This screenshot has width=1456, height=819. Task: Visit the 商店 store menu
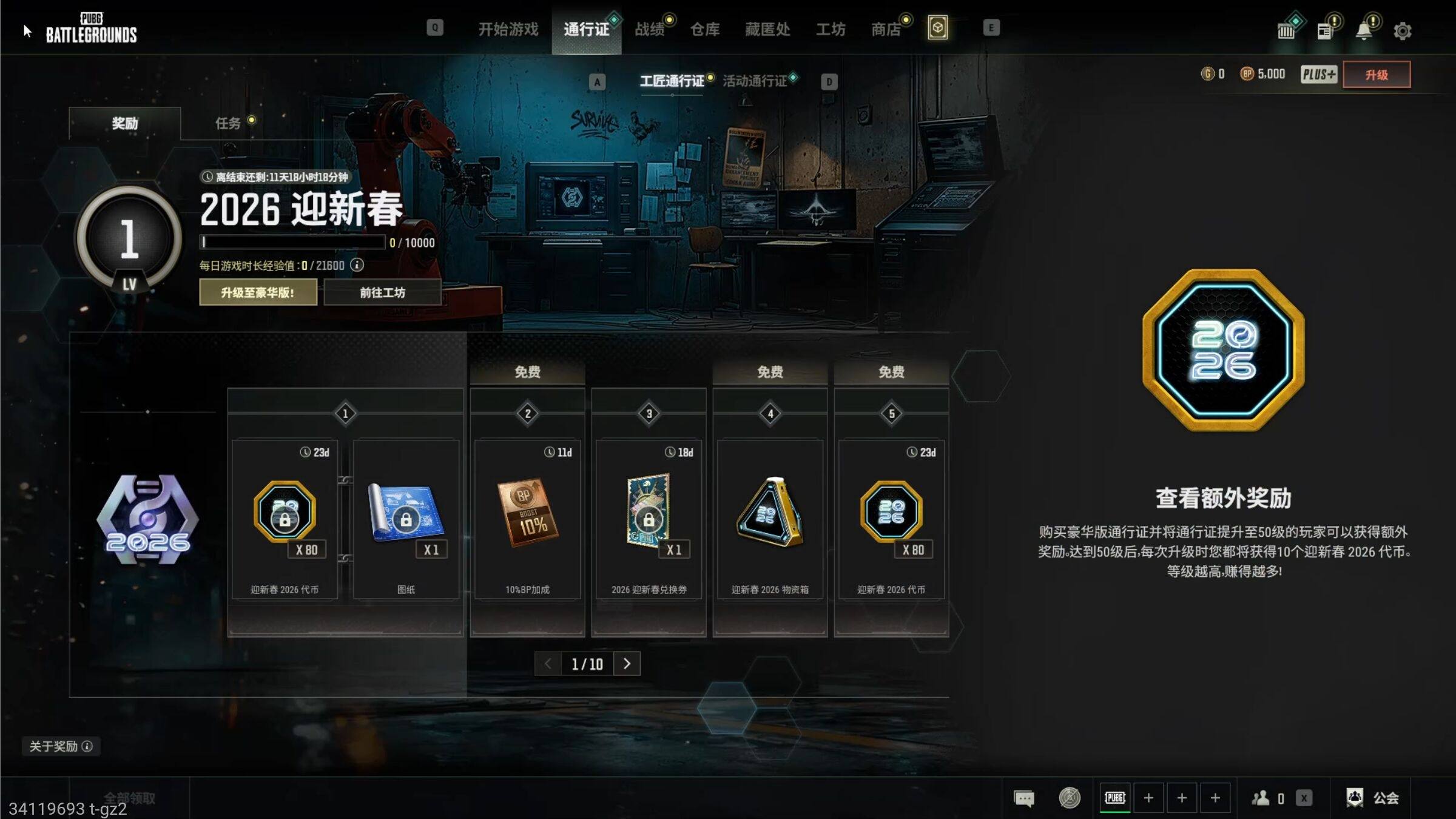point(886,29)
